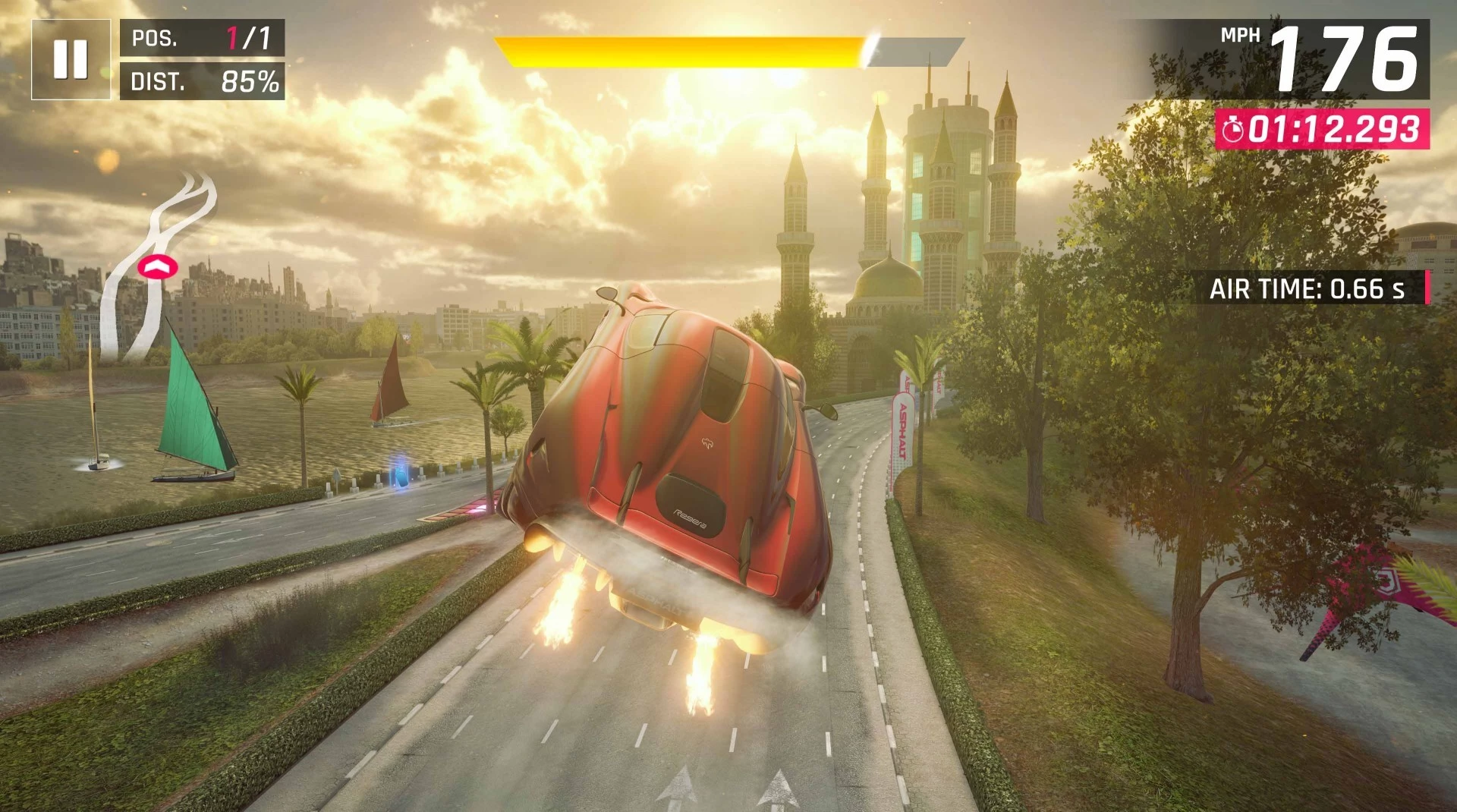Click the track minimap

click(x=159, y=266)
